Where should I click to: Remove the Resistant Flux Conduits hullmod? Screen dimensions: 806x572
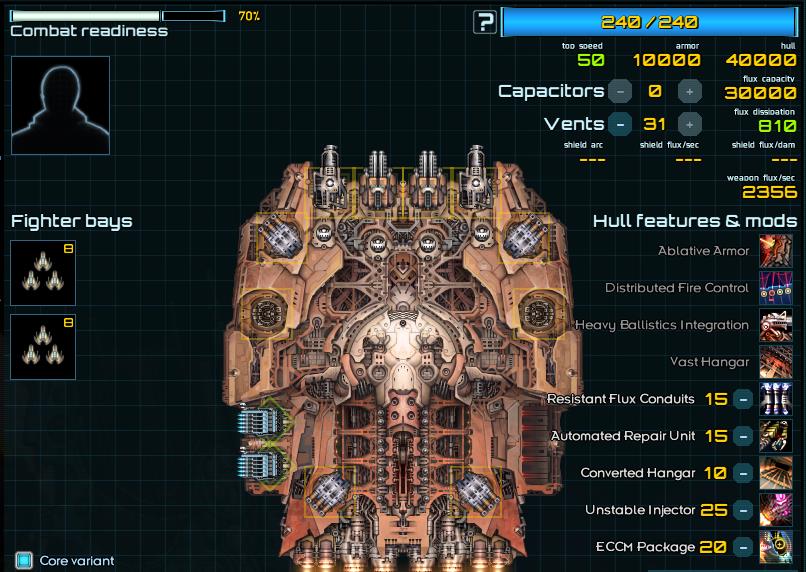tap(743, 399)
